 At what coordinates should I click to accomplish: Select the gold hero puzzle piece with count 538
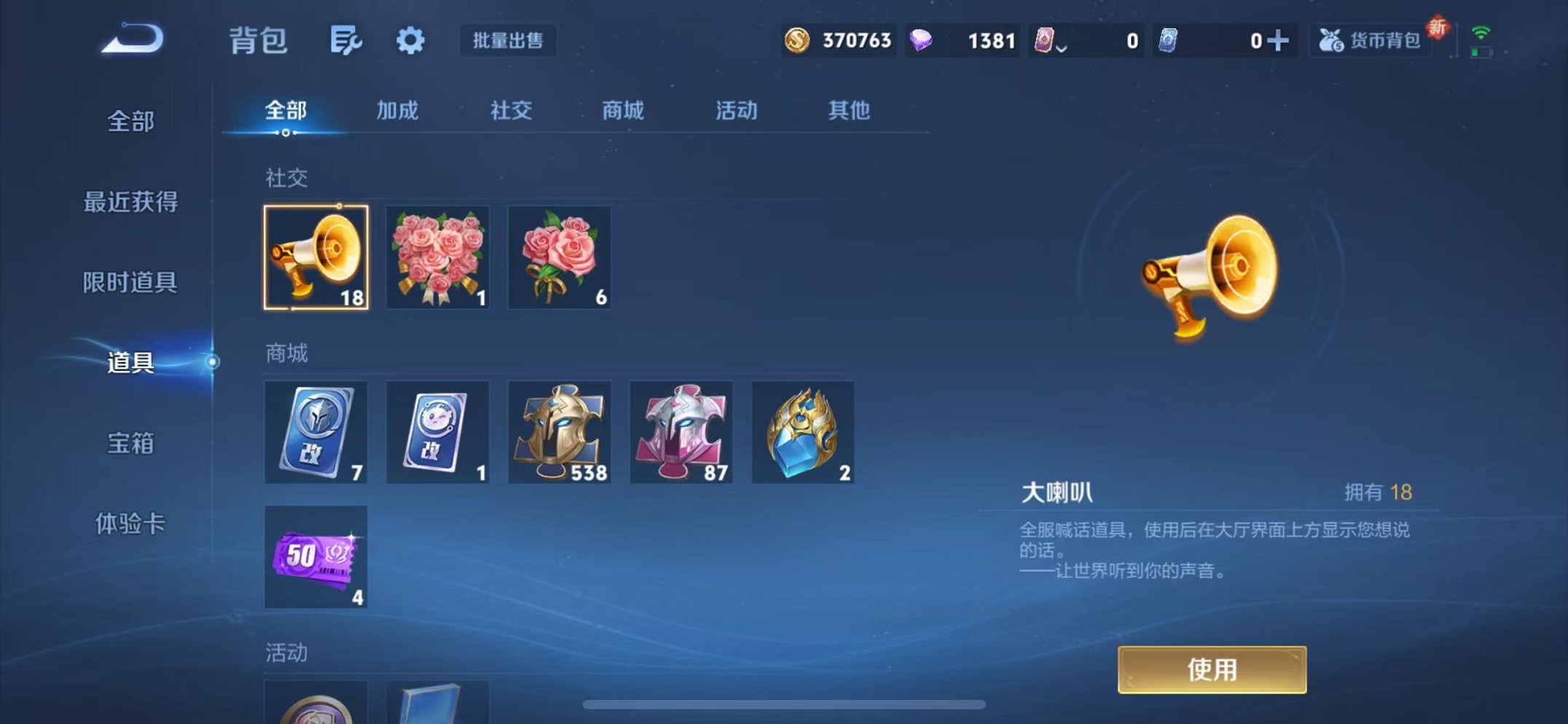click(x=560, y=432)
